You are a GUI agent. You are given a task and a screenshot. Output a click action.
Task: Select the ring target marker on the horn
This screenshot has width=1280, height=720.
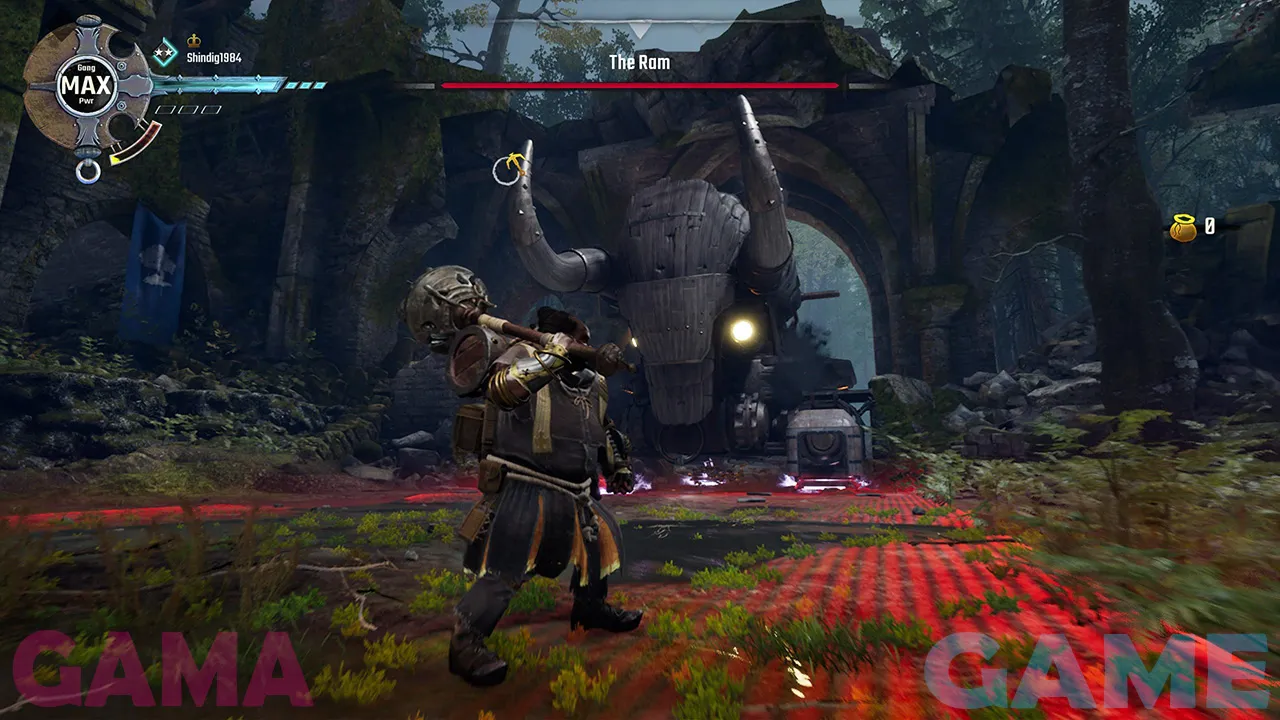[508, 170]
